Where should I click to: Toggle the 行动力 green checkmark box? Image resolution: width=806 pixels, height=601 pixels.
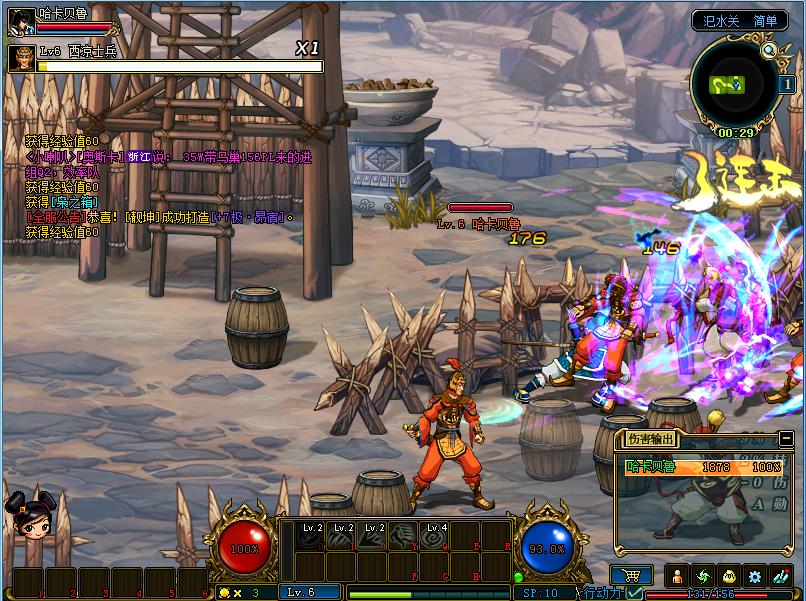click(634, 593)
